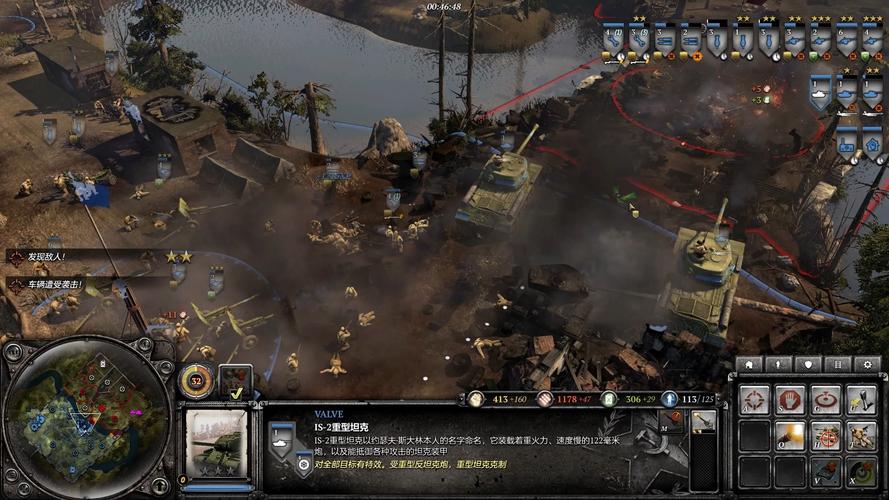Activate the red stop-hand command
Image resolution: width=889 pixels, height=500 pixels.
click(791, 400)
